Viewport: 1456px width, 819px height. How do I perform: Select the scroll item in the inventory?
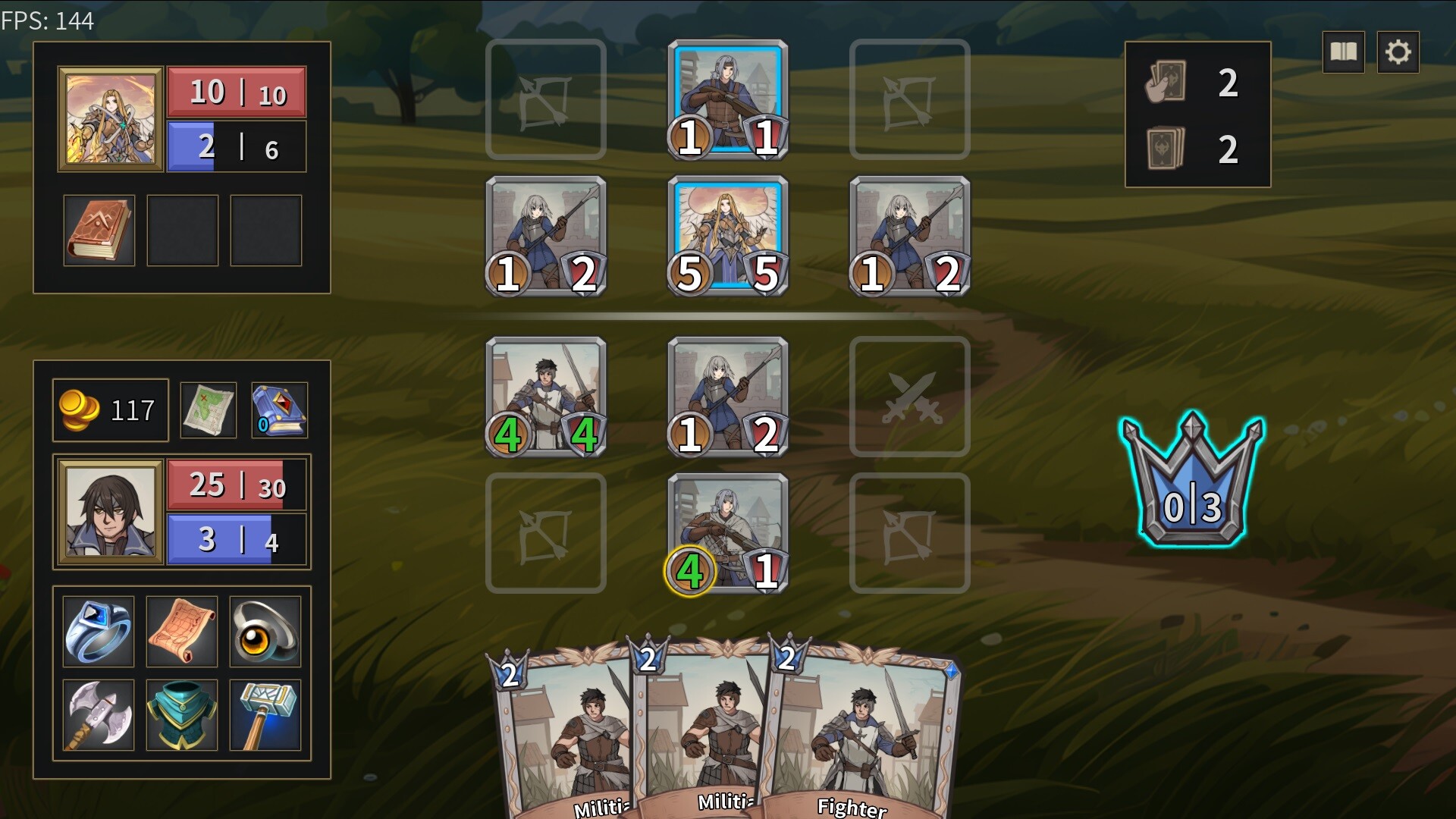(x=181, y=632)
